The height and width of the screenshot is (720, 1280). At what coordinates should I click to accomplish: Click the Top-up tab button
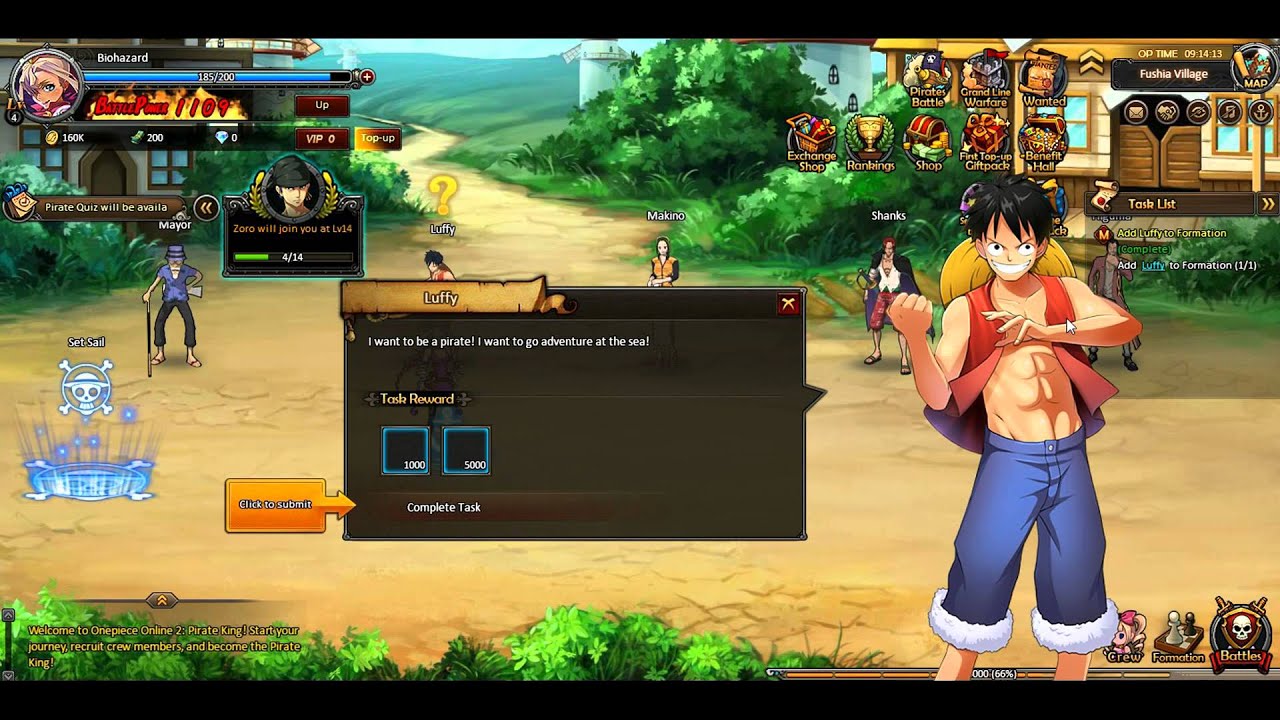(378, 139)
